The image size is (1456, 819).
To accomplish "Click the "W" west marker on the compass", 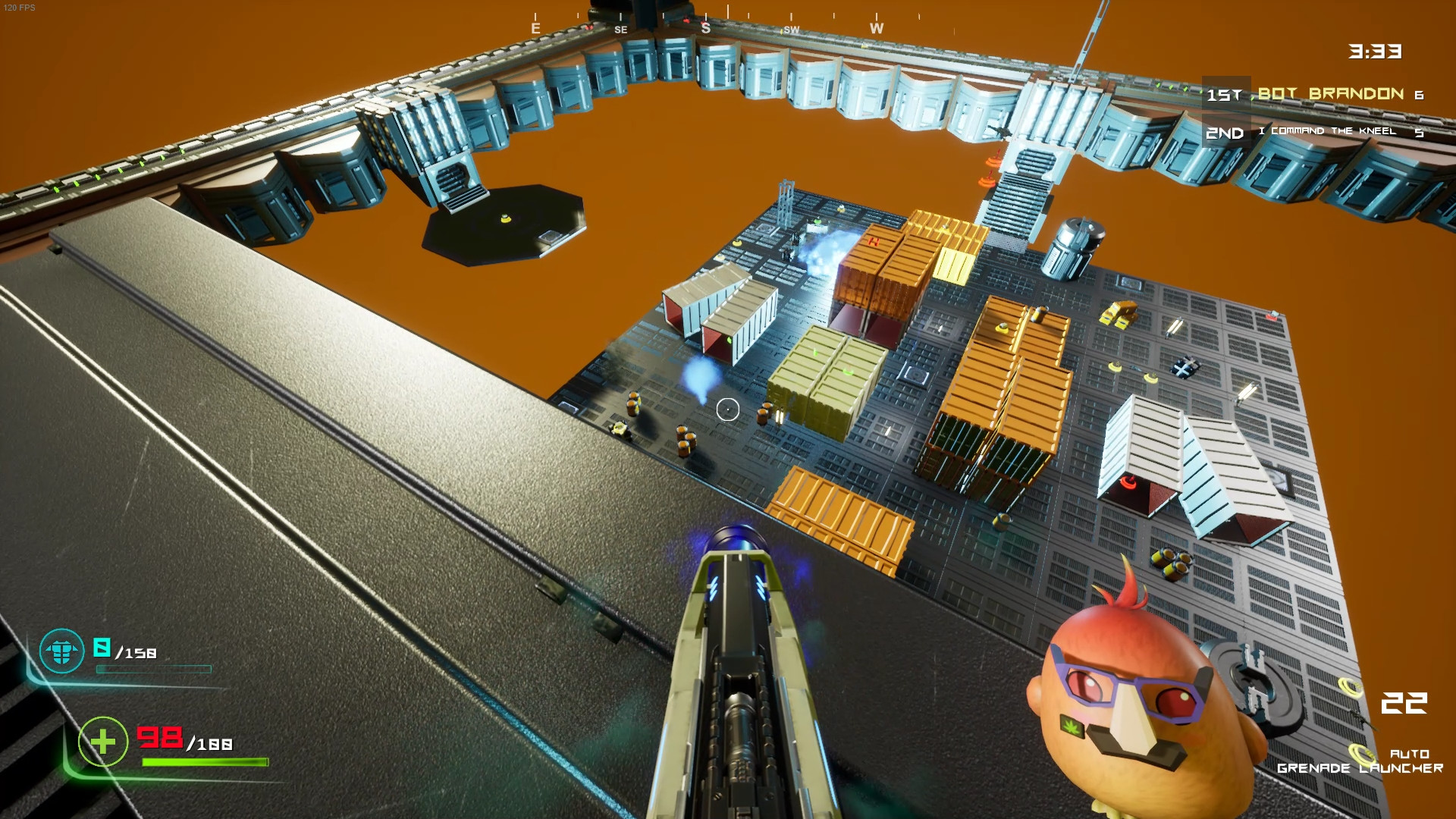I will tap(877, 27).
